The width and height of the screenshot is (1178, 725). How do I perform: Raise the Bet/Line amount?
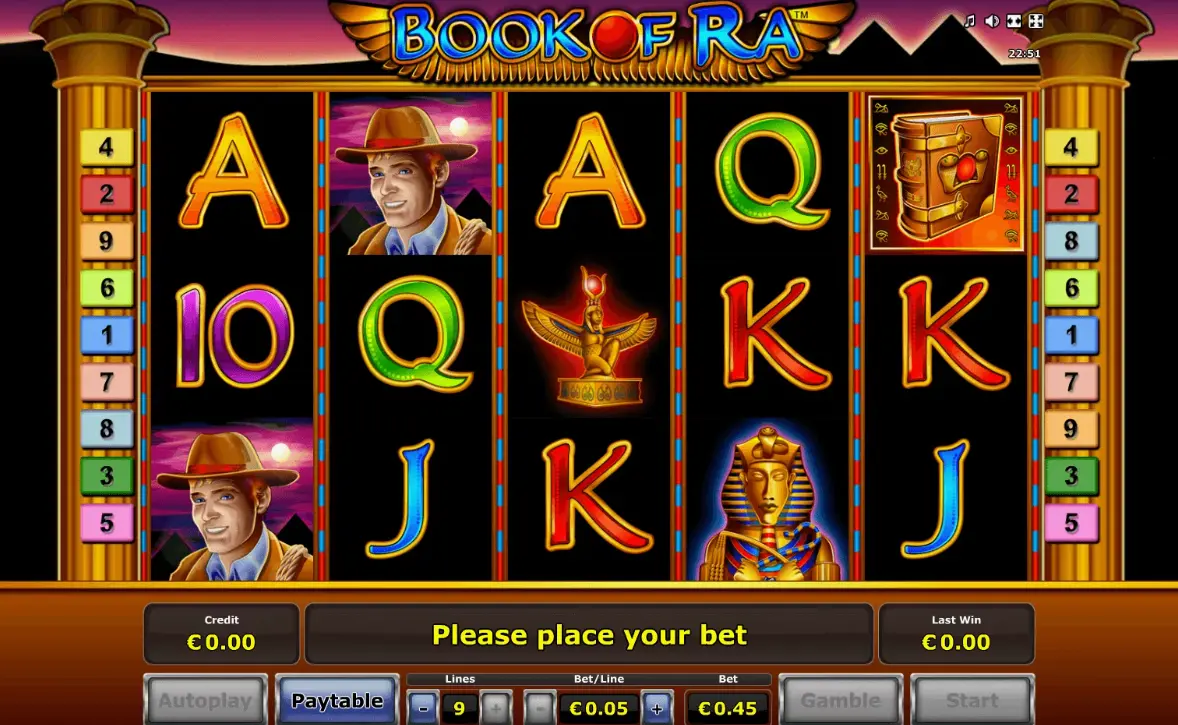(657, 708)
